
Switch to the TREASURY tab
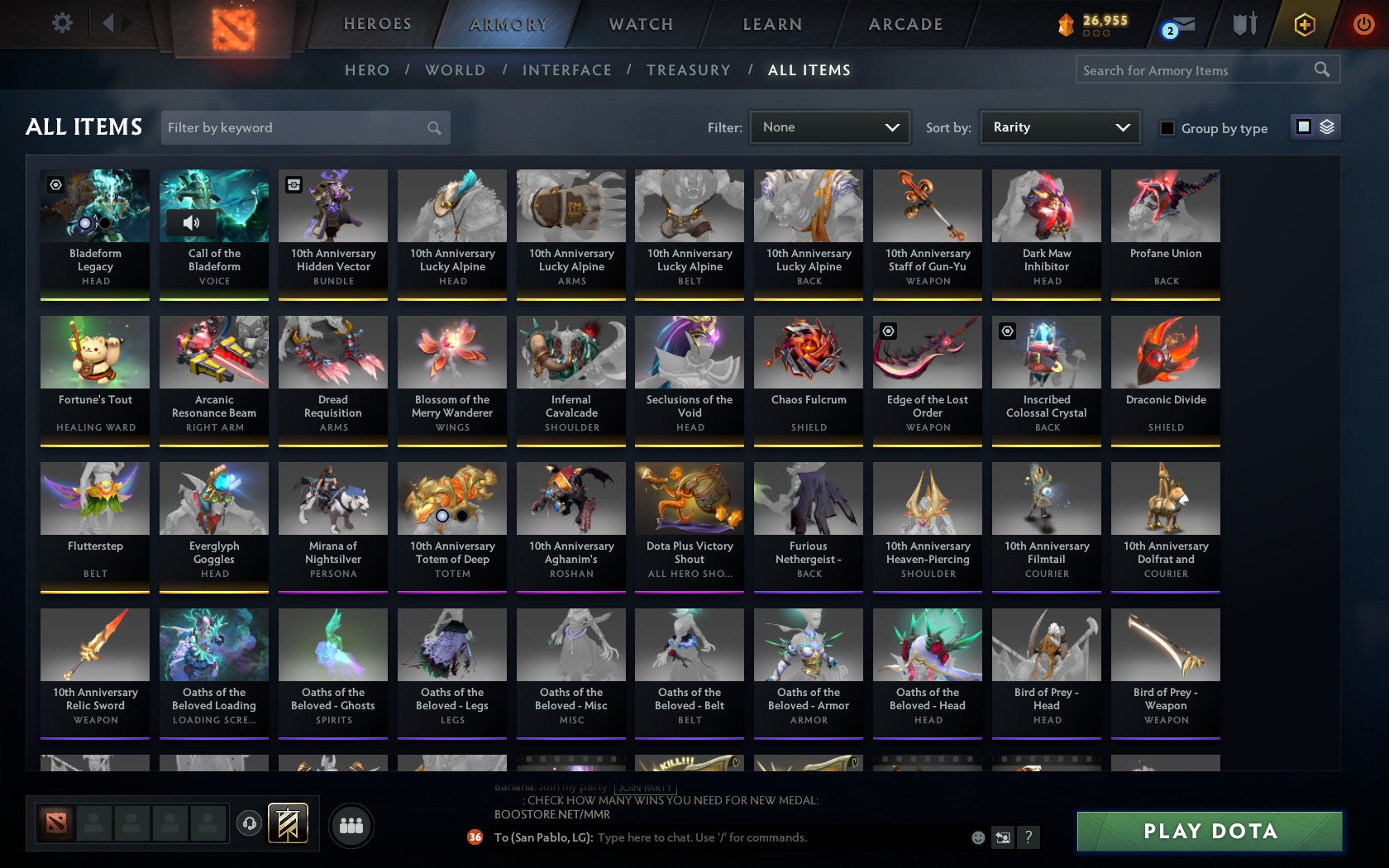688,70
